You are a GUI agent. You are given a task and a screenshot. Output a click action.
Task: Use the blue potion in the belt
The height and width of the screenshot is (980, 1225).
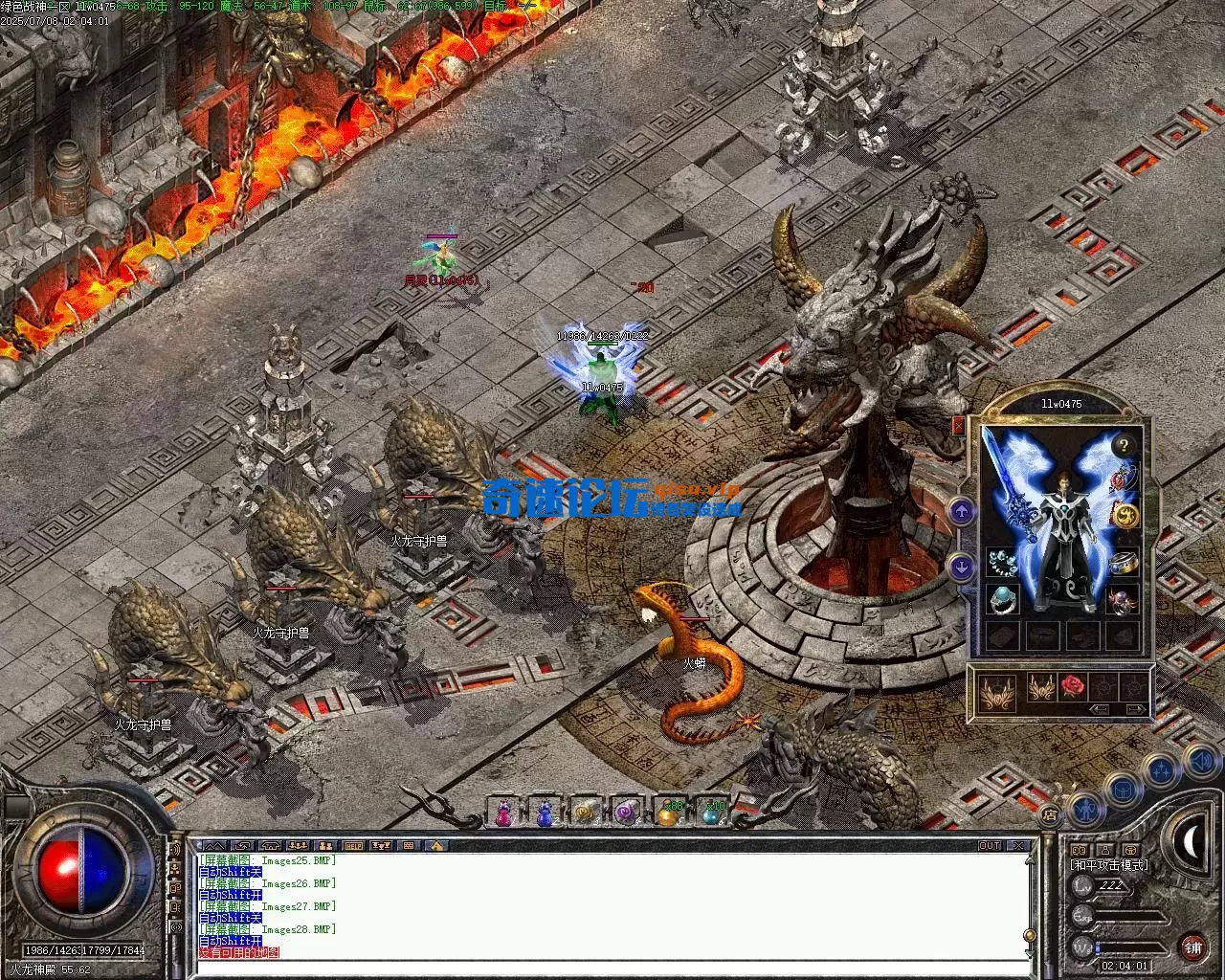[x=545, y=813]
